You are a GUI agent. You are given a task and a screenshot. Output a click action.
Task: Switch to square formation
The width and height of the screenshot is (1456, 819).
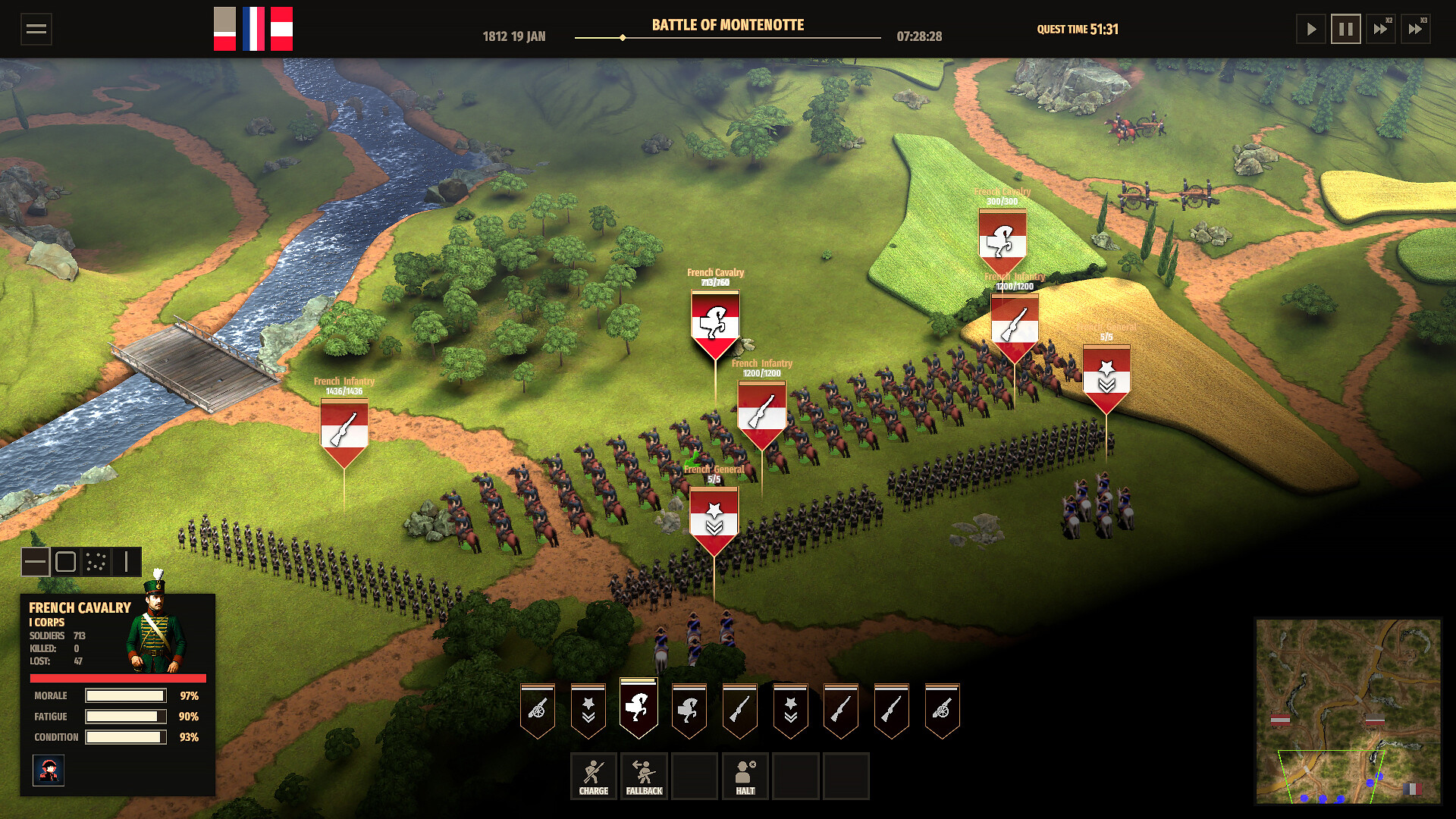coord(66,562)
